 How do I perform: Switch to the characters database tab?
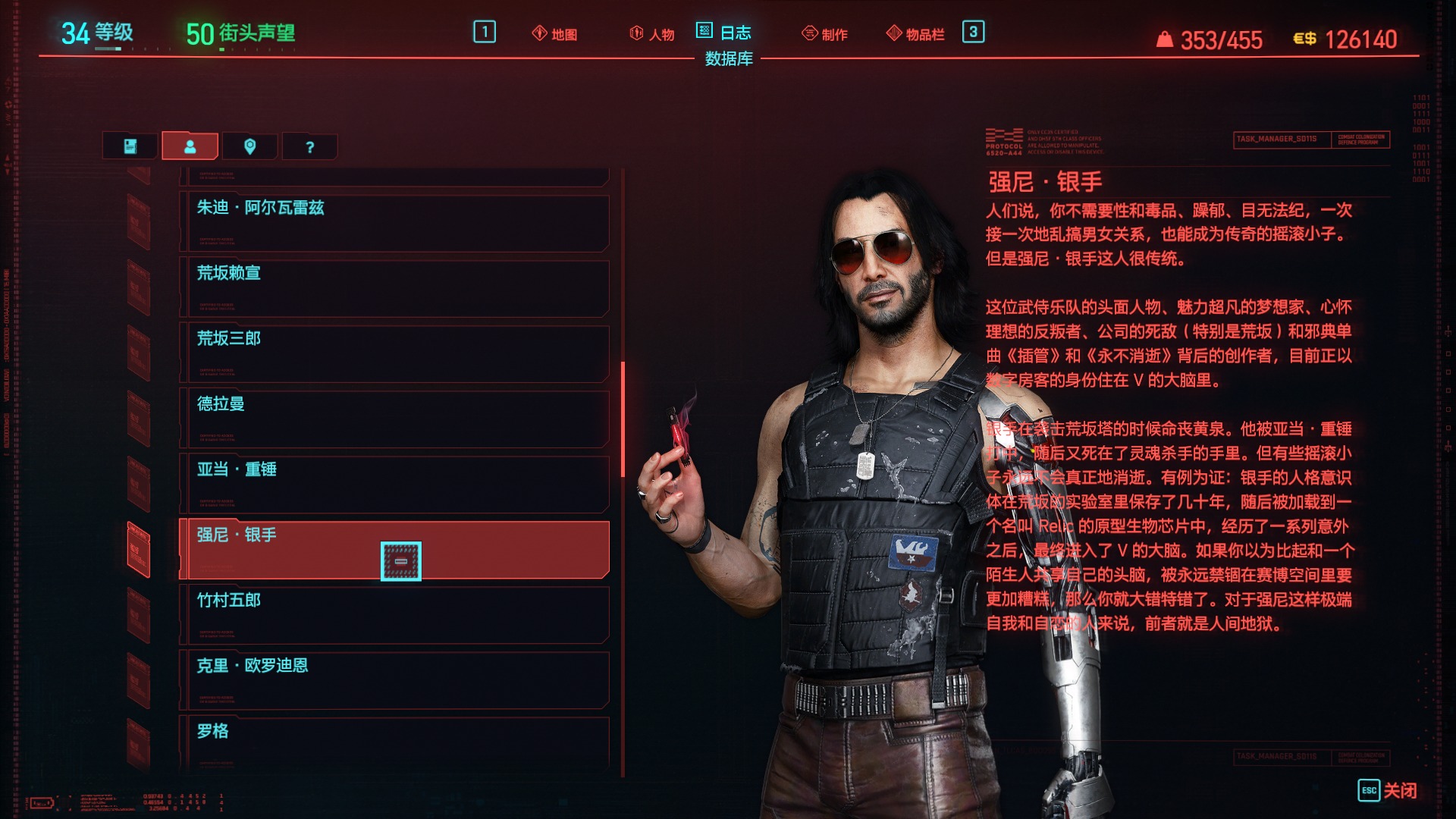coord(190,146)
